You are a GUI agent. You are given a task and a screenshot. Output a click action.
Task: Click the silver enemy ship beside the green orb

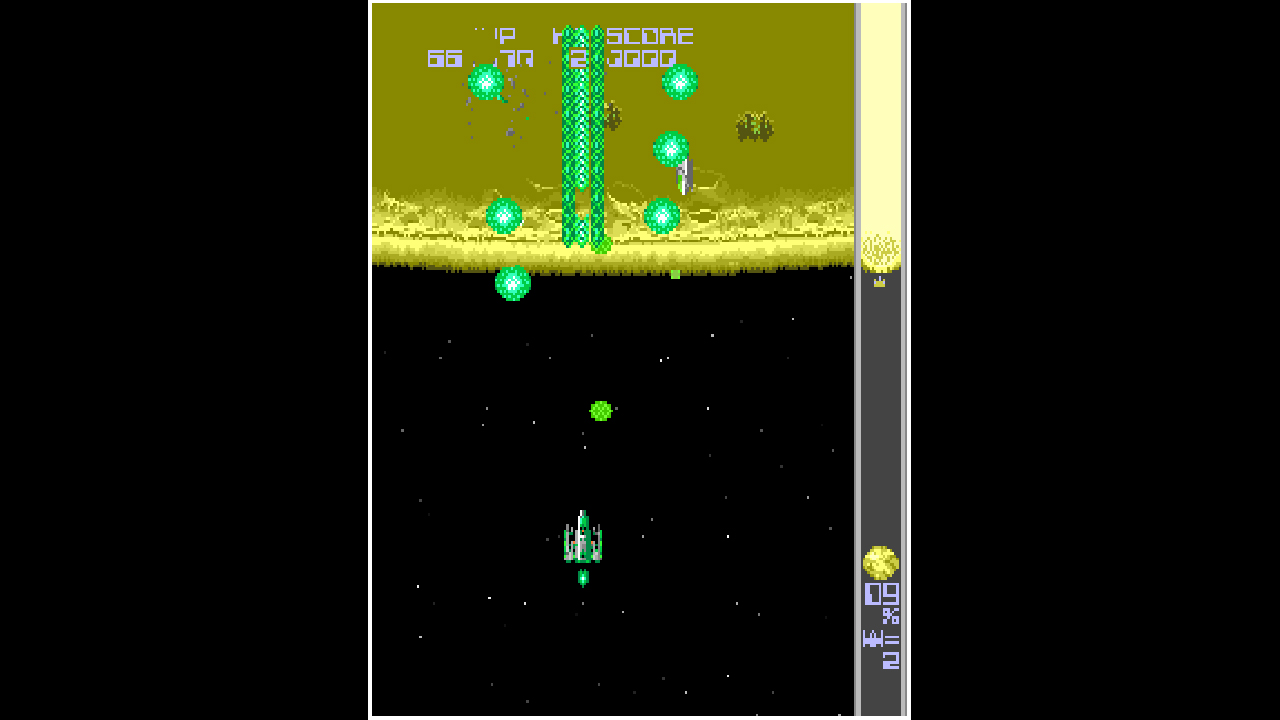tap(685, 175)
